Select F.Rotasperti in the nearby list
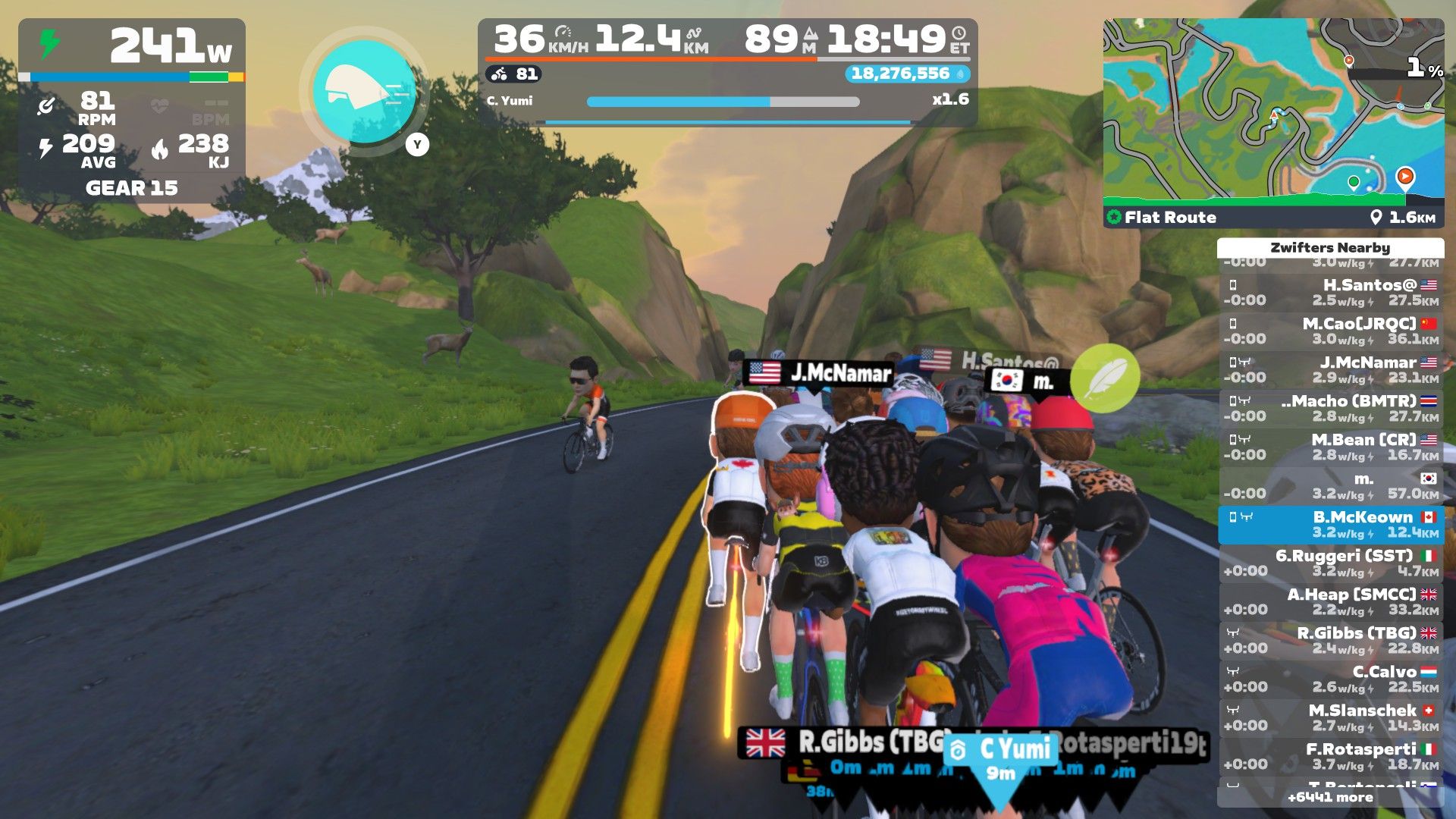 [1331, 757]
